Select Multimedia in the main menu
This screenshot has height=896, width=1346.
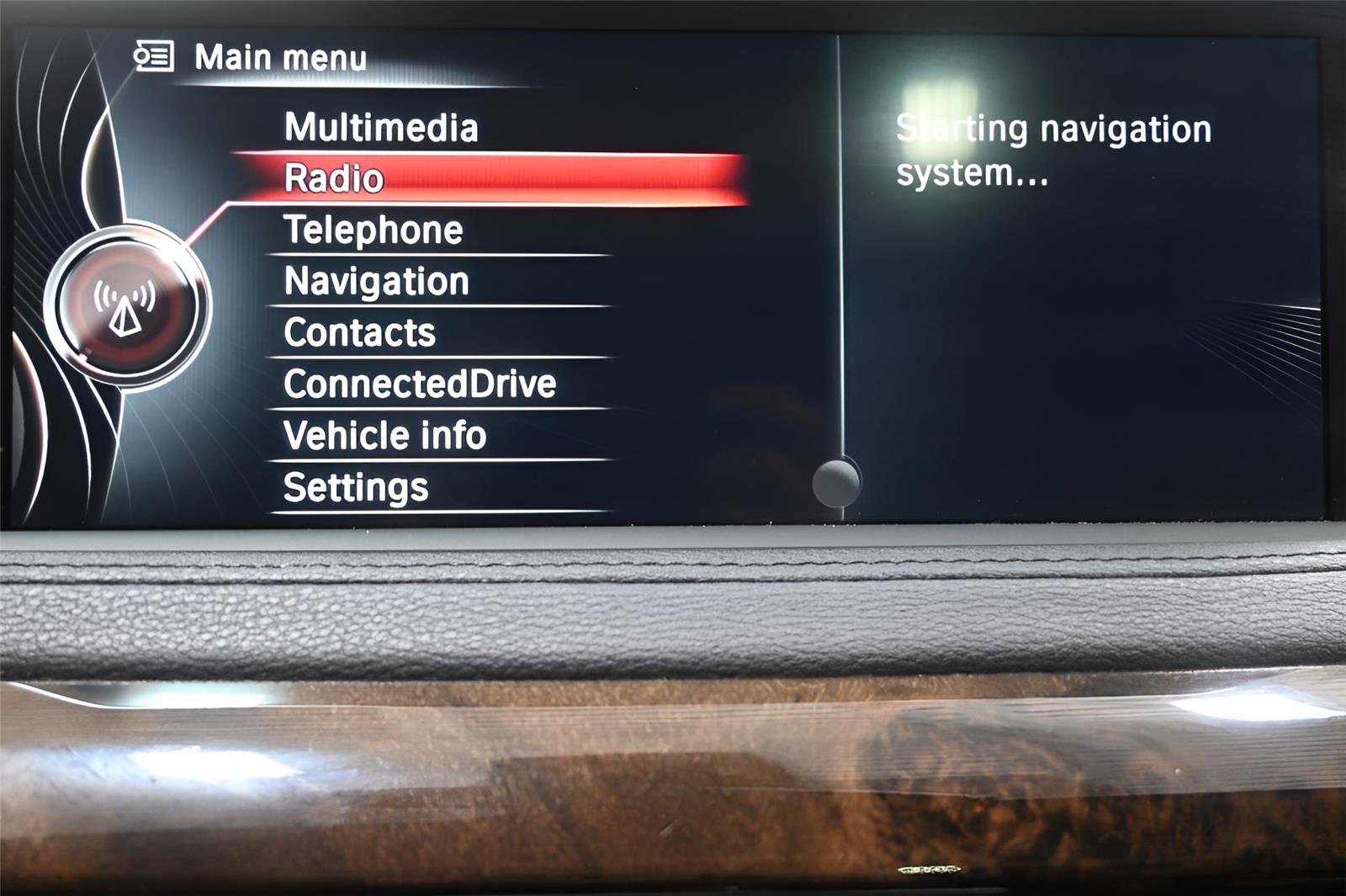[x=380, y=128]
